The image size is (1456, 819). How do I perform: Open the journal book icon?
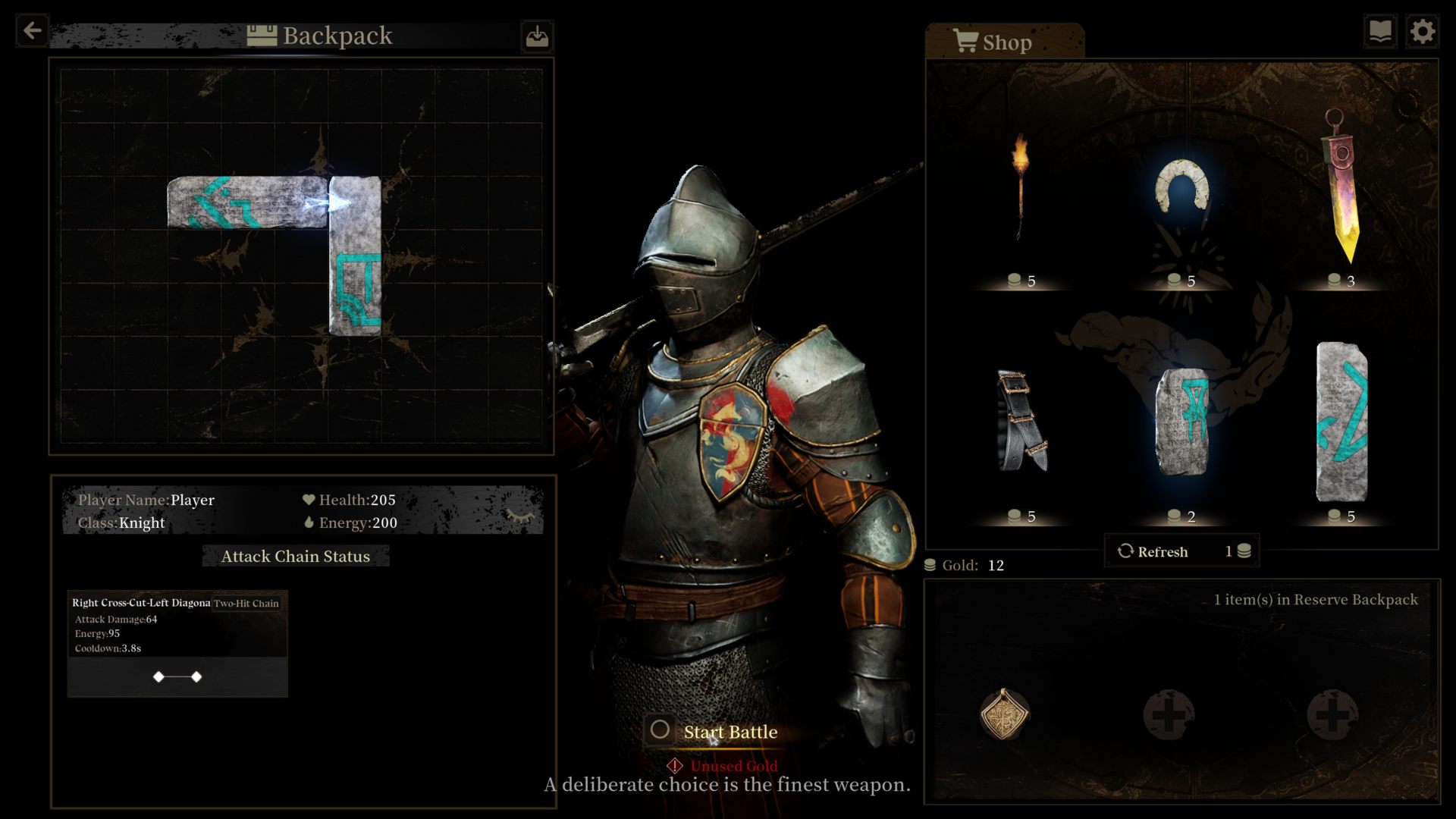pyautogui.click(x=1380, y=32)
